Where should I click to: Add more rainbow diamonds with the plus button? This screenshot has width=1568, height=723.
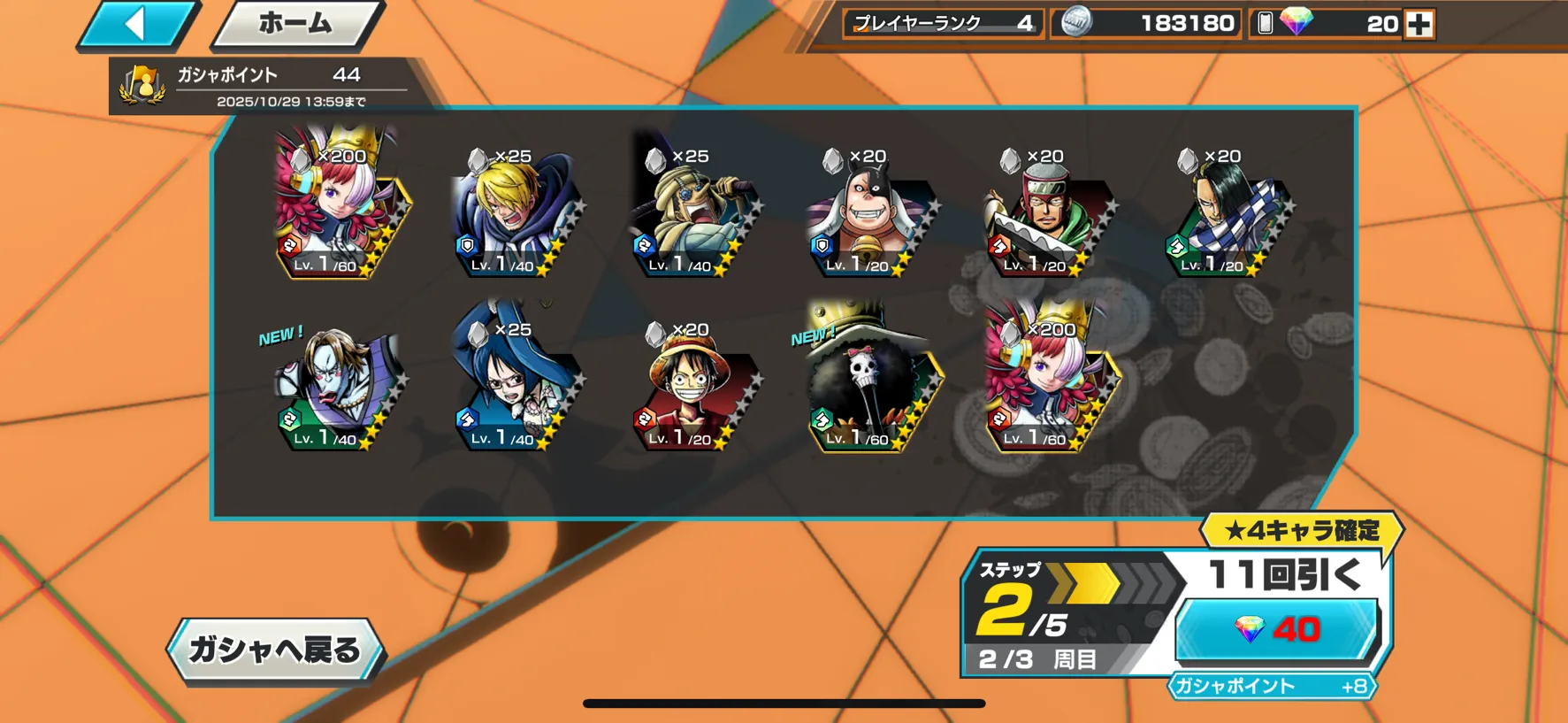tap(1419, 24)
